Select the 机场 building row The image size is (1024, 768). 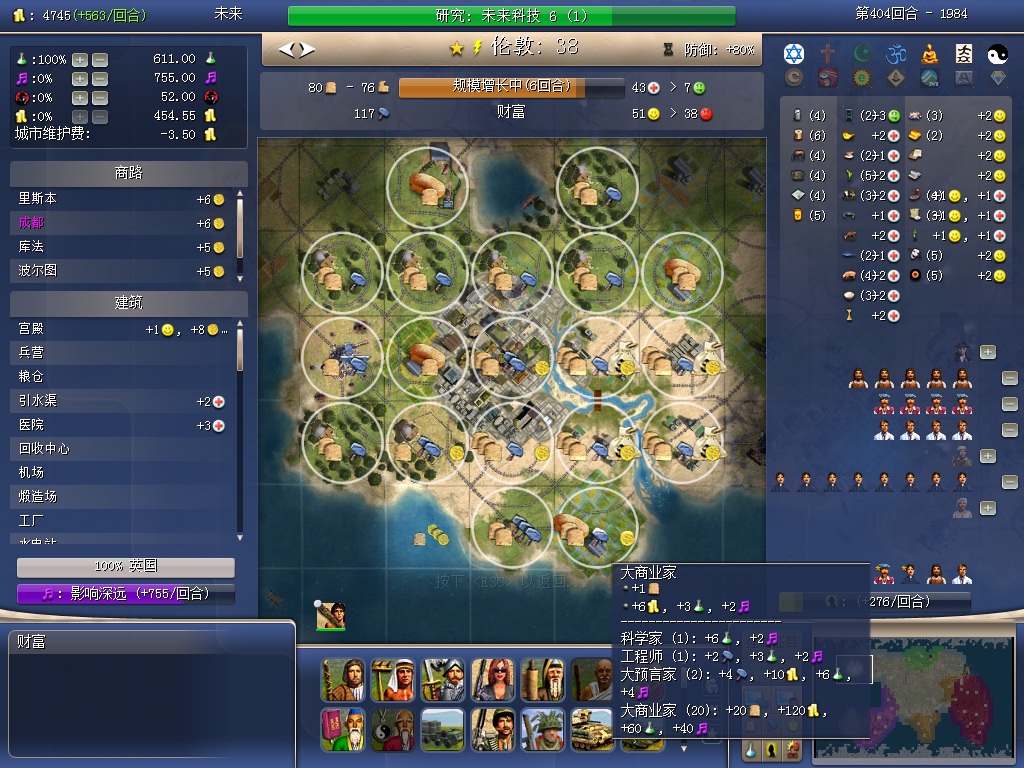pos(120,472)
